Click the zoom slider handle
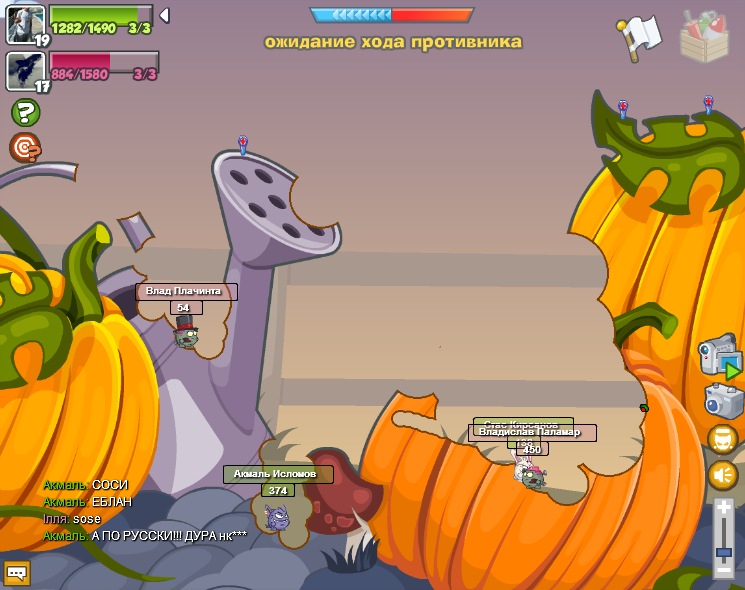 724,552
